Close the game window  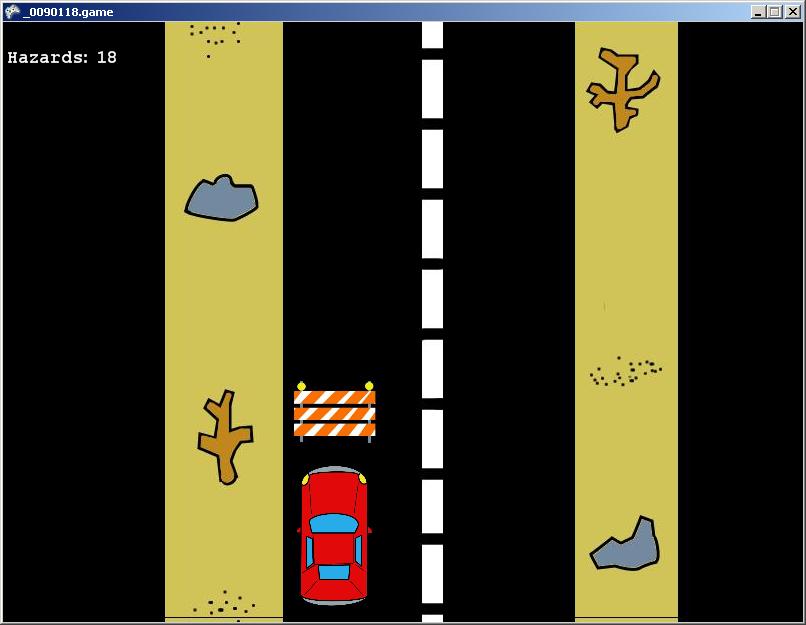791,12
